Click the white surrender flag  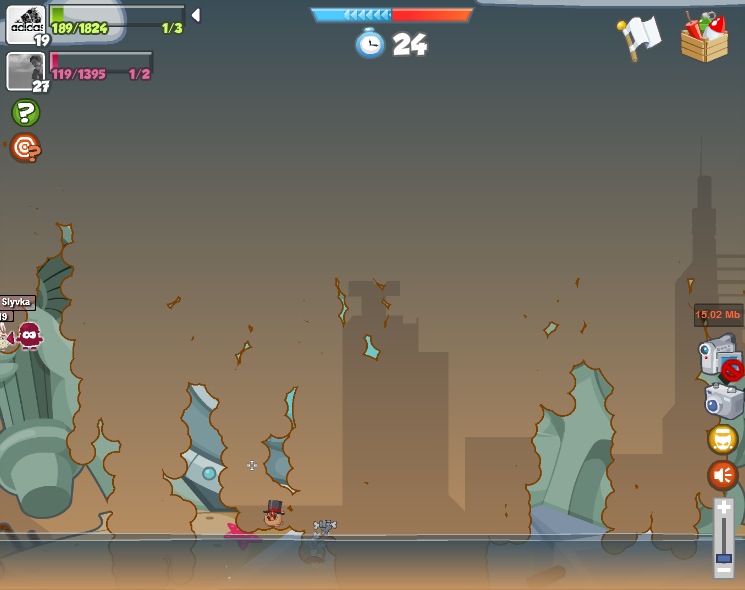click(x=640, y=38)
